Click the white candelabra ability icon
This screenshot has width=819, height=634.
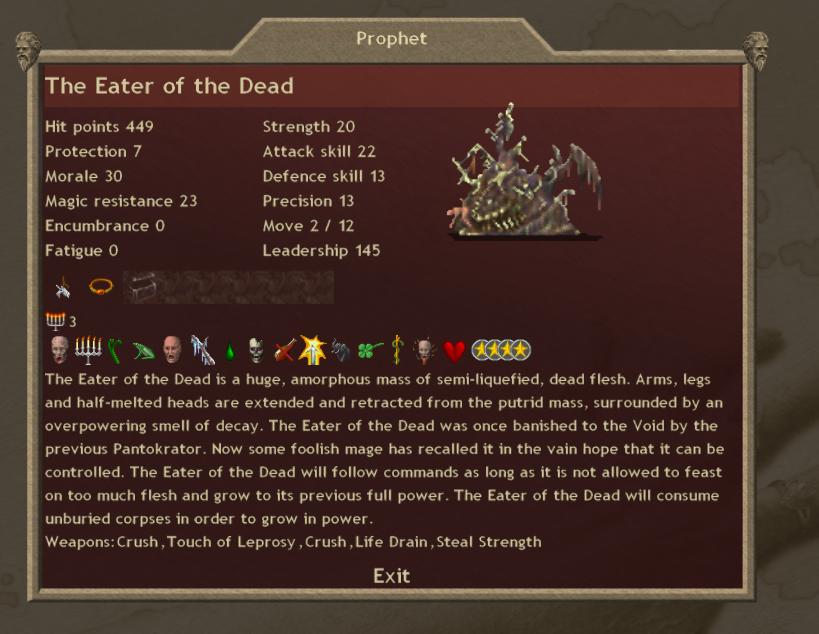[x=88, y=350]
